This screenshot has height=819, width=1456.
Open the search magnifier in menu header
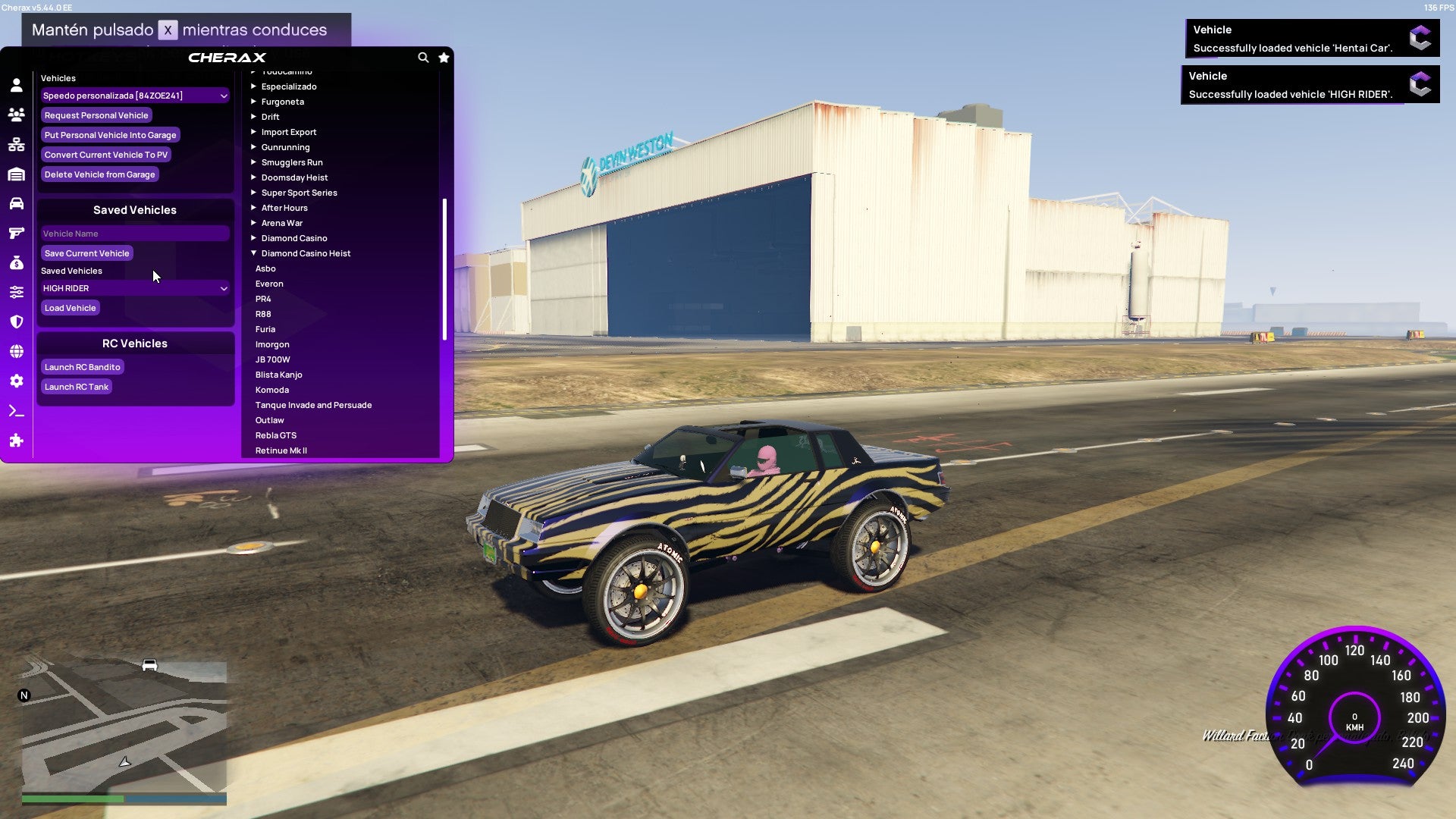(423, 57)
